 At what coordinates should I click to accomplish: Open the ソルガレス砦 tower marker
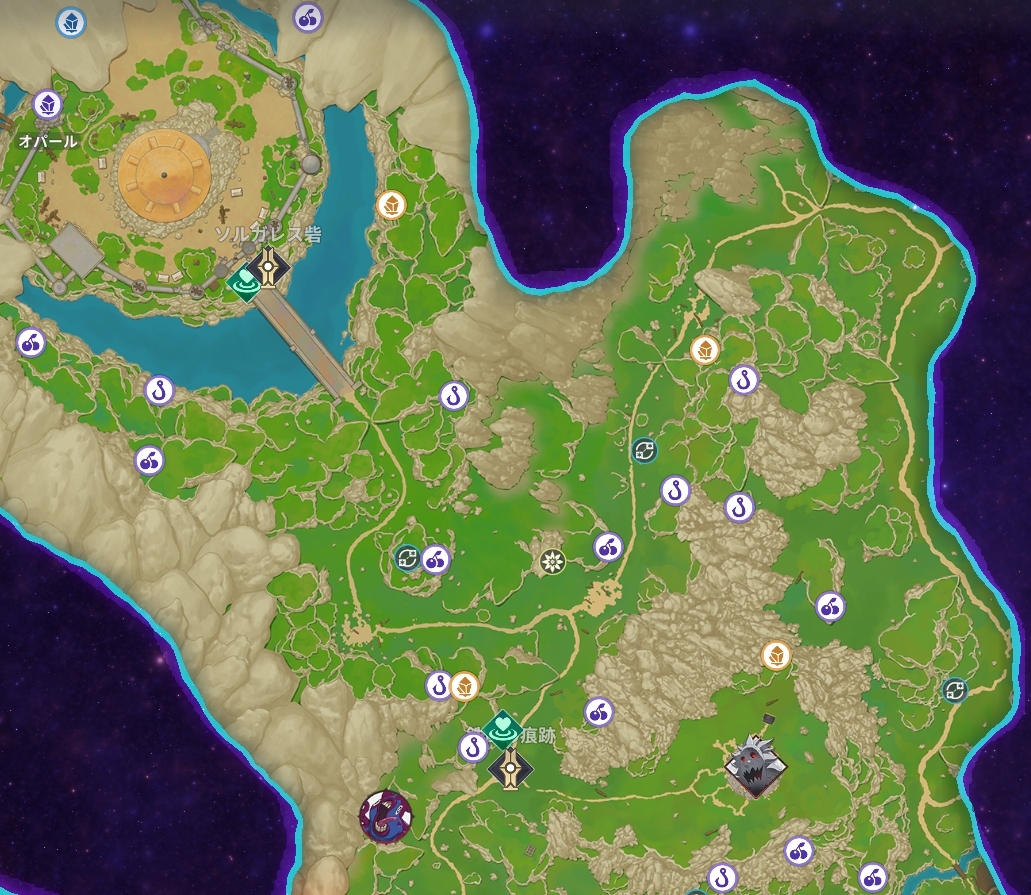pyautogui.click(x=269, y=265)
